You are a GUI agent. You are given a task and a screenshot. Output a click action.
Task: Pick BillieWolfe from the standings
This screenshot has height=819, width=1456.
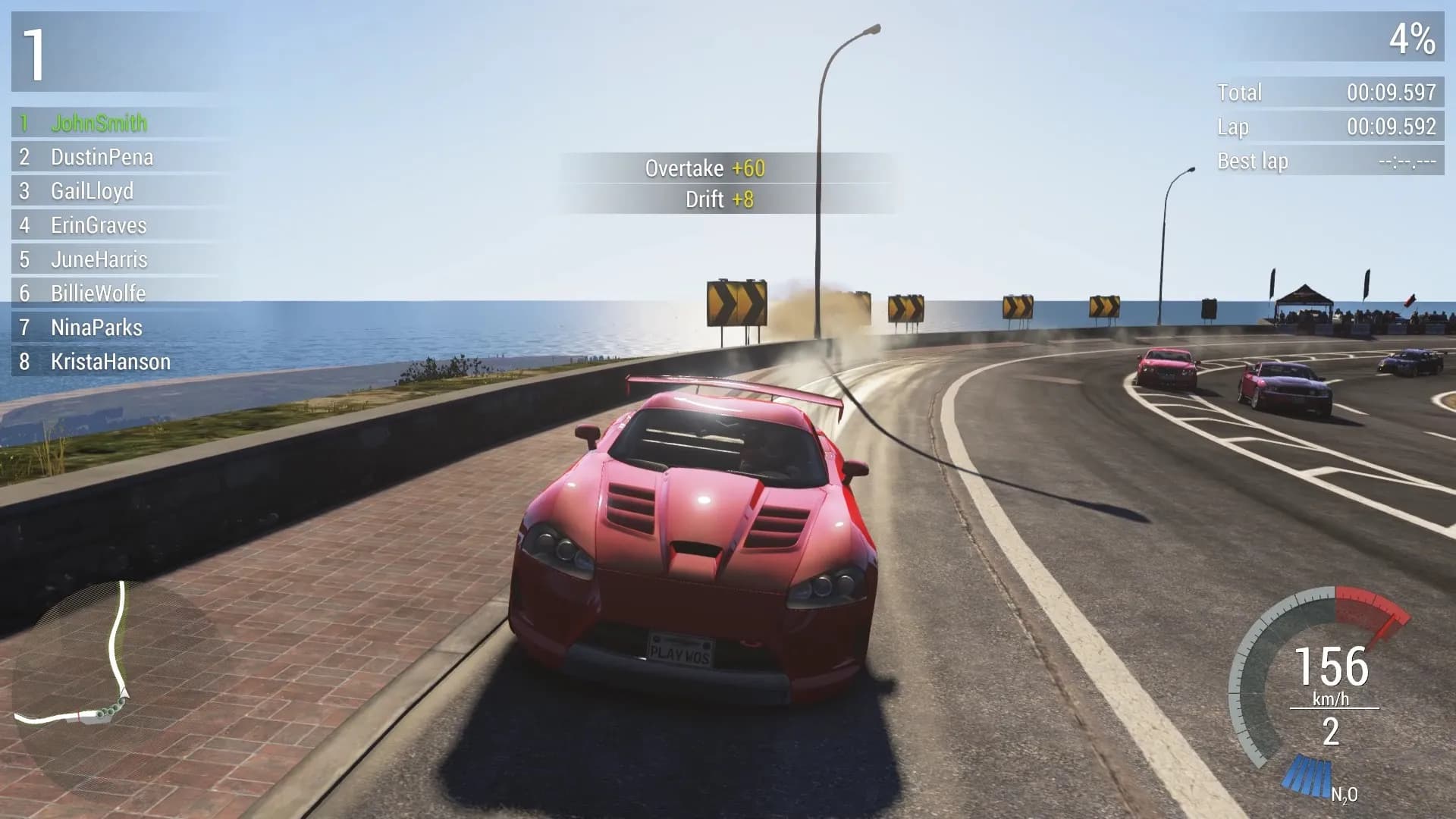point(98,293)
